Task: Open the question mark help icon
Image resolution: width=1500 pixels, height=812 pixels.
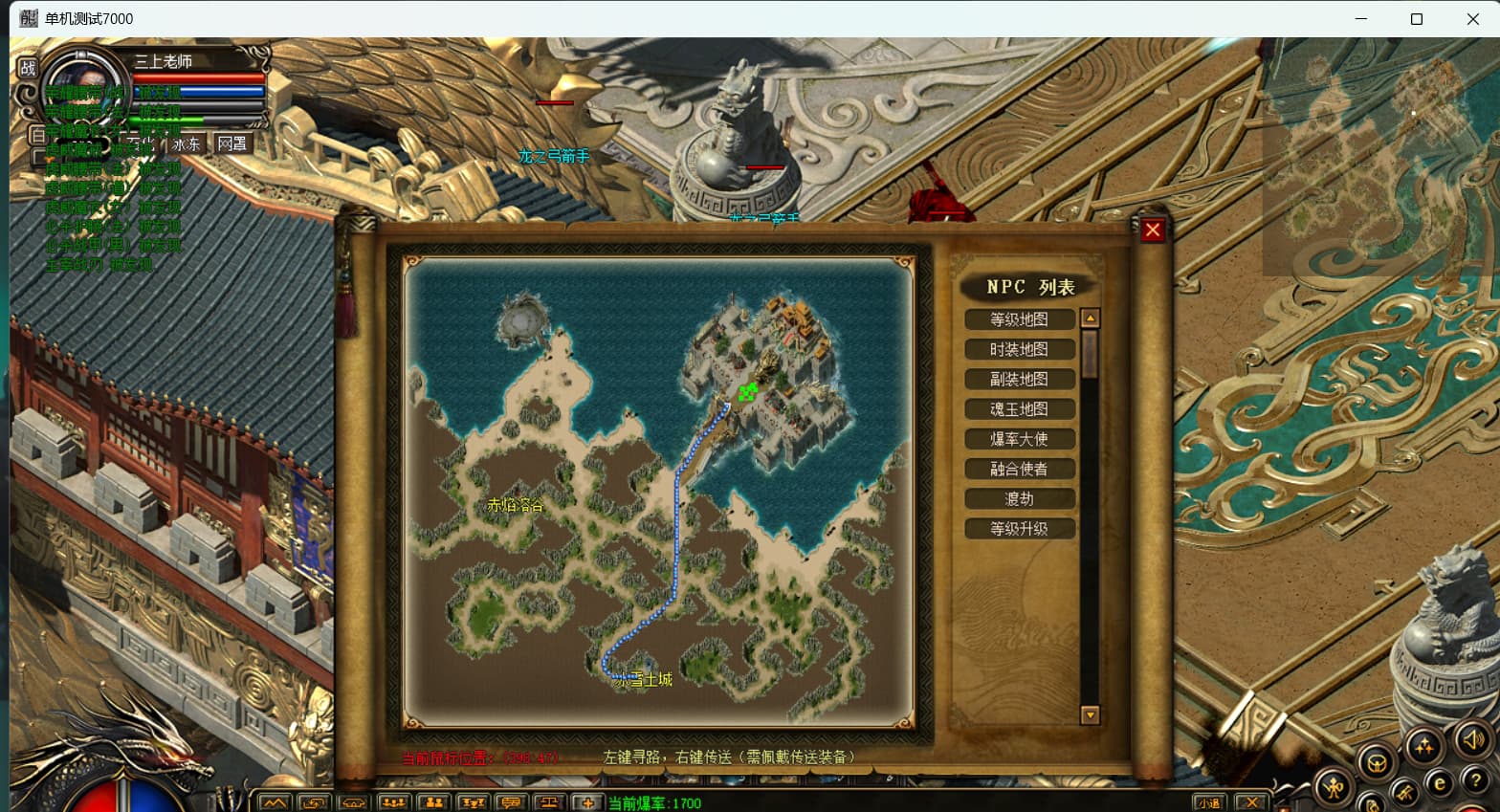Action: pyautogui.click(x=1476, y=779)
